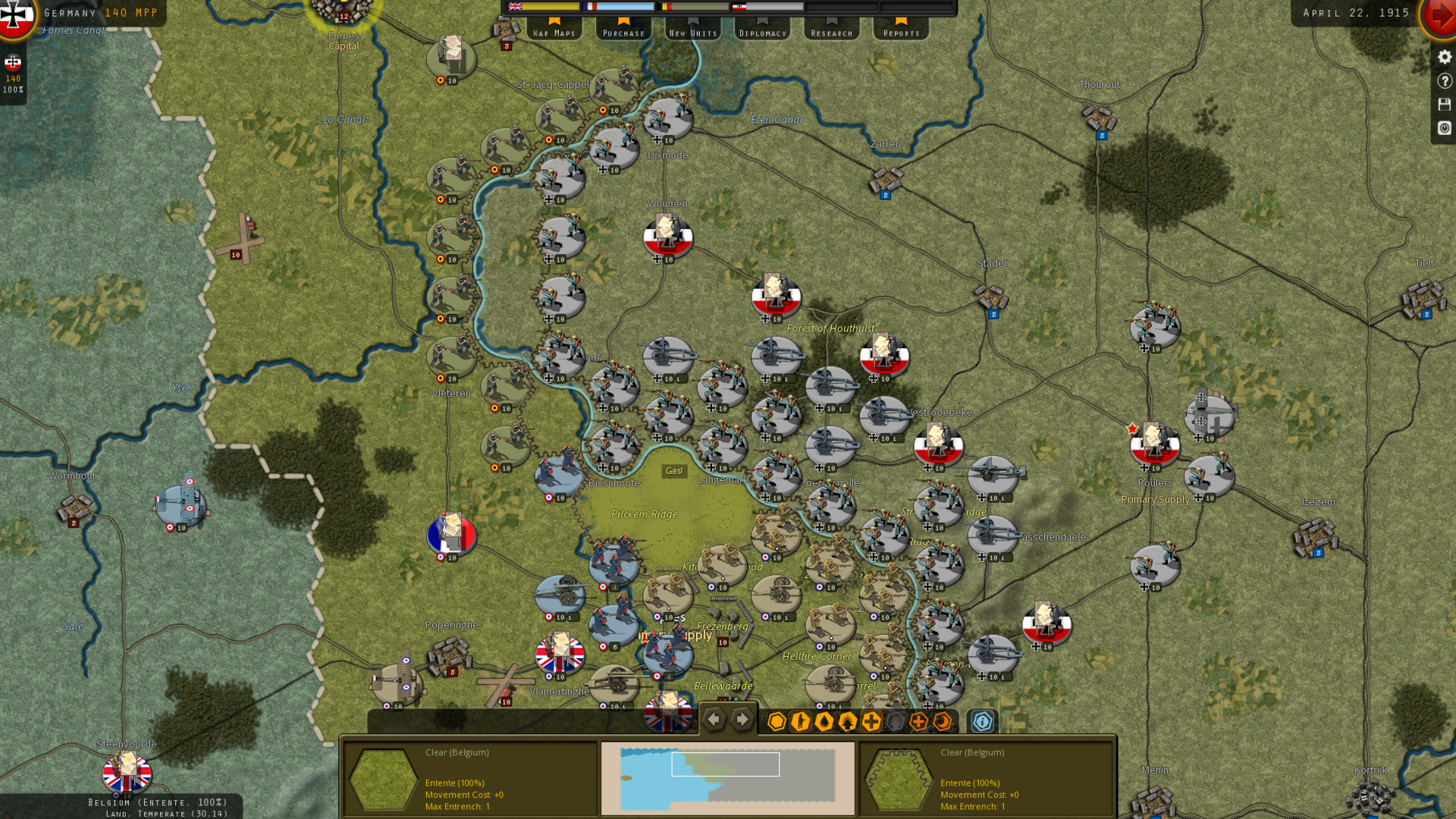Toggle the water drop map overlay
1456x819 pixels.
click(x=824, y=721)
